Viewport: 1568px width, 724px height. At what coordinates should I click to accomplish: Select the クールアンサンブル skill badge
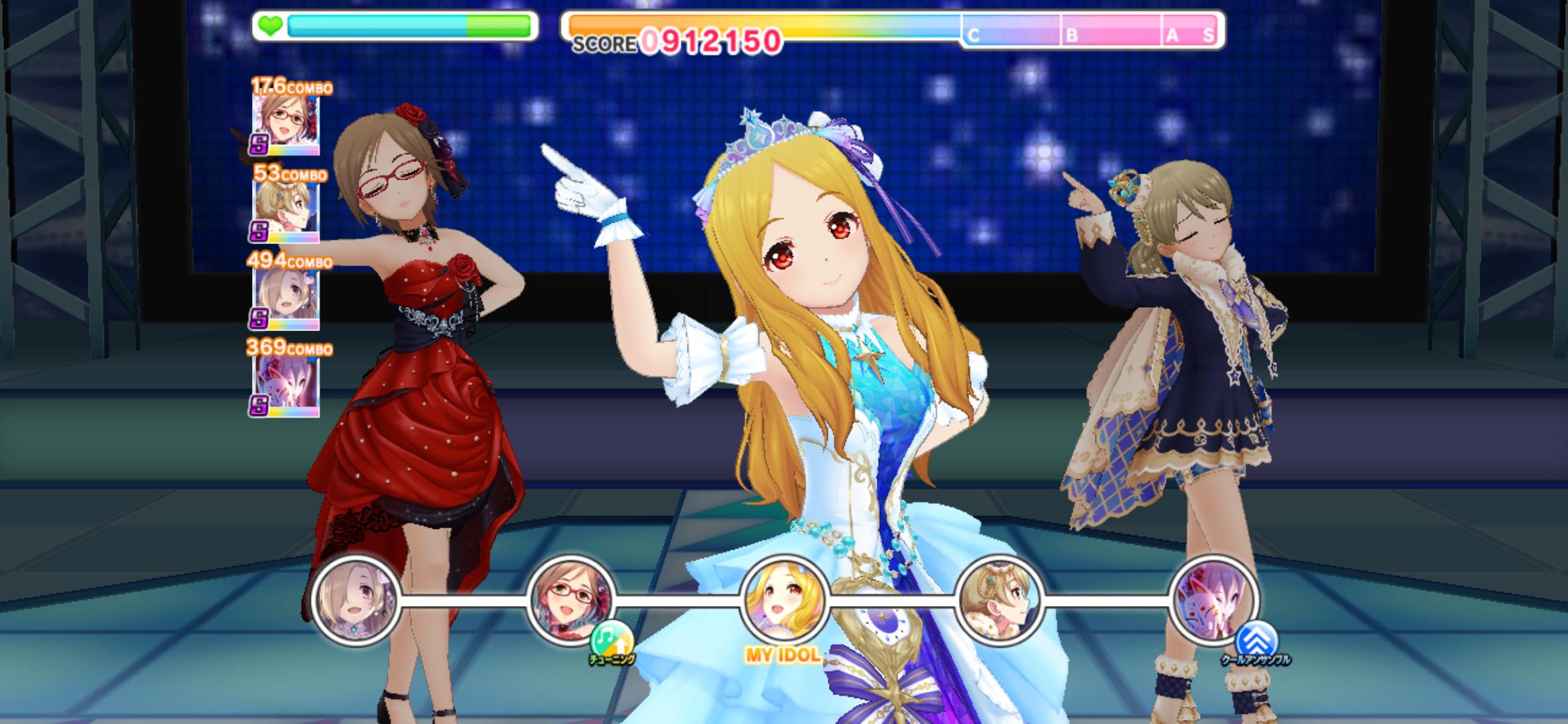point(1256,640)
